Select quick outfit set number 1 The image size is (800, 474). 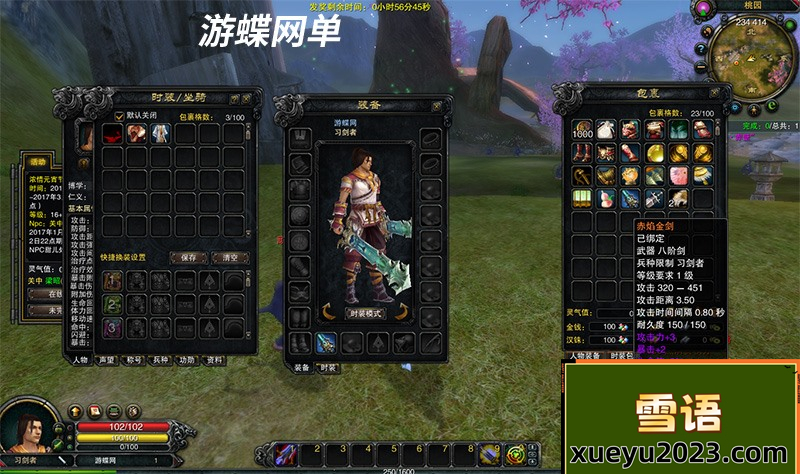click(113, 280)
